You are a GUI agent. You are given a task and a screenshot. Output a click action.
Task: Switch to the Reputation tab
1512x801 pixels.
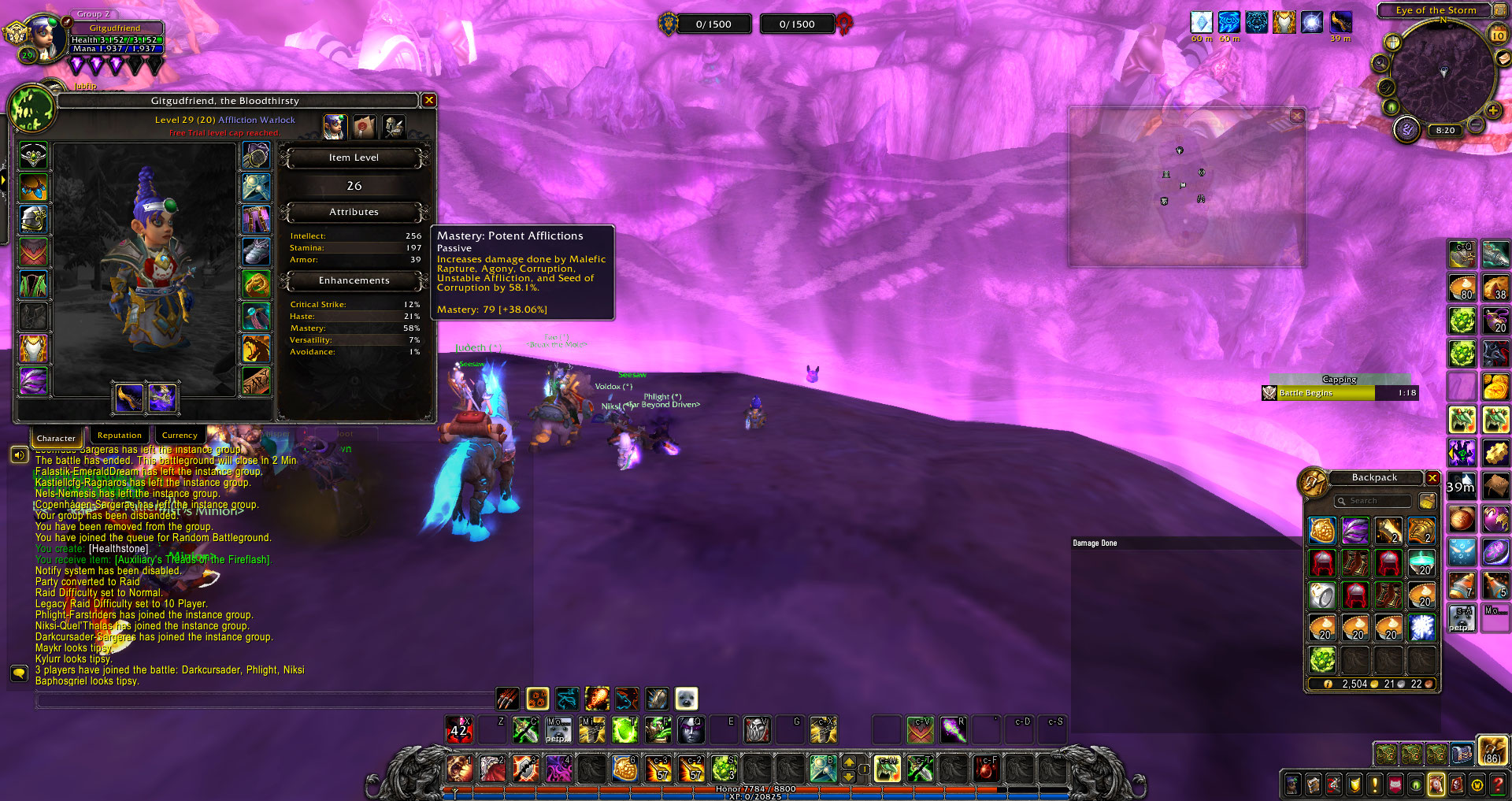120,436
